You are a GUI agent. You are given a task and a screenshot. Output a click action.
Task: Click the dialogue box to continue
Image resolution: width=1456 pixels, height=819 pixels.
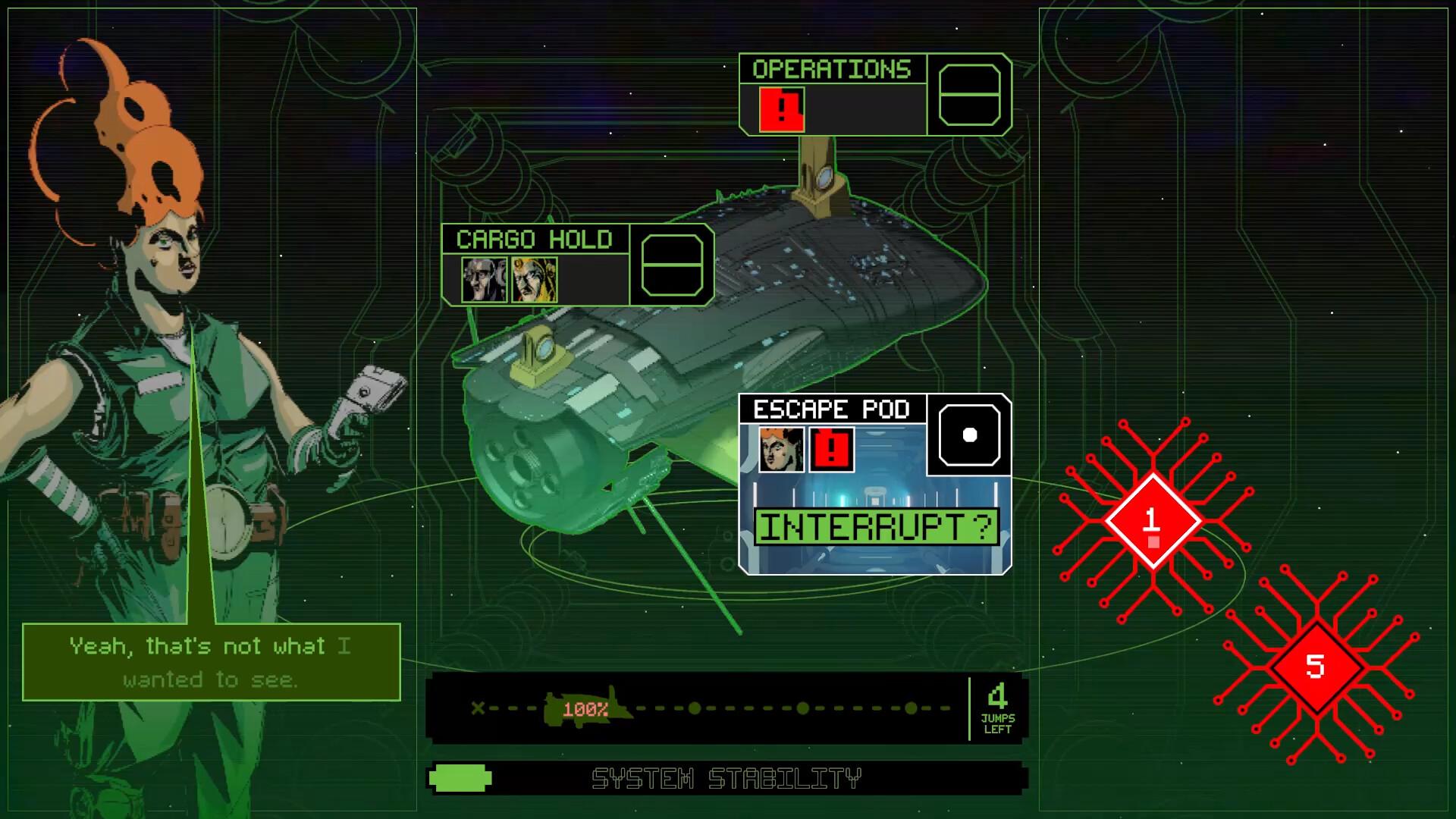pyautogui.click(x=210, y=662)
